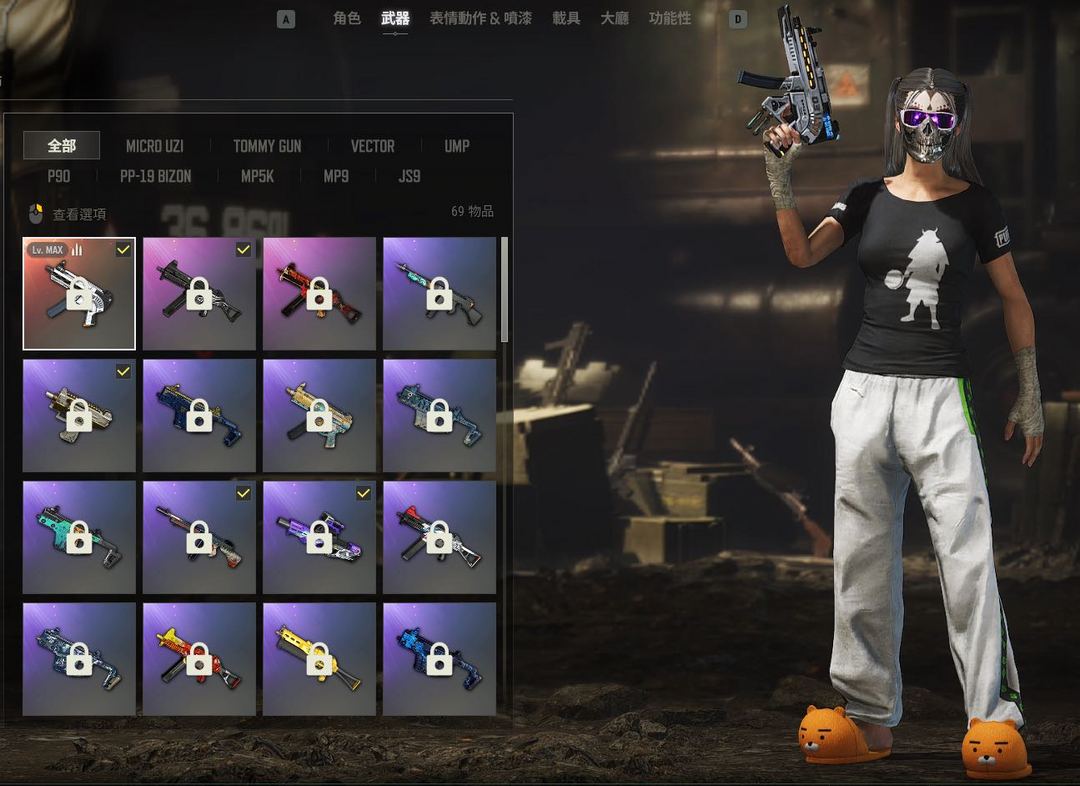This screenshot has width=1080, height=786.
Task: Open the 表情動作 & 噴漆 tab
Action: click(480, 18)
